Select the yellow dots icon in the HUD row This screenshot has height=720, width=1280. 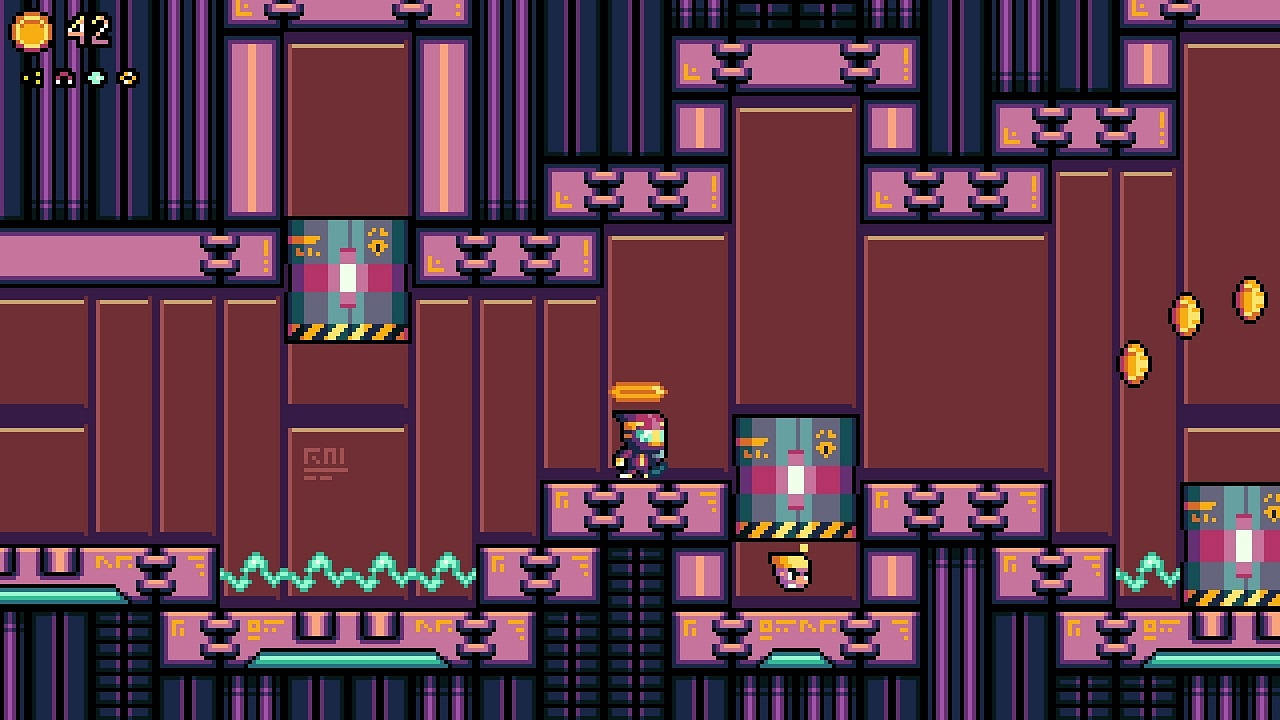click(32, 78)
